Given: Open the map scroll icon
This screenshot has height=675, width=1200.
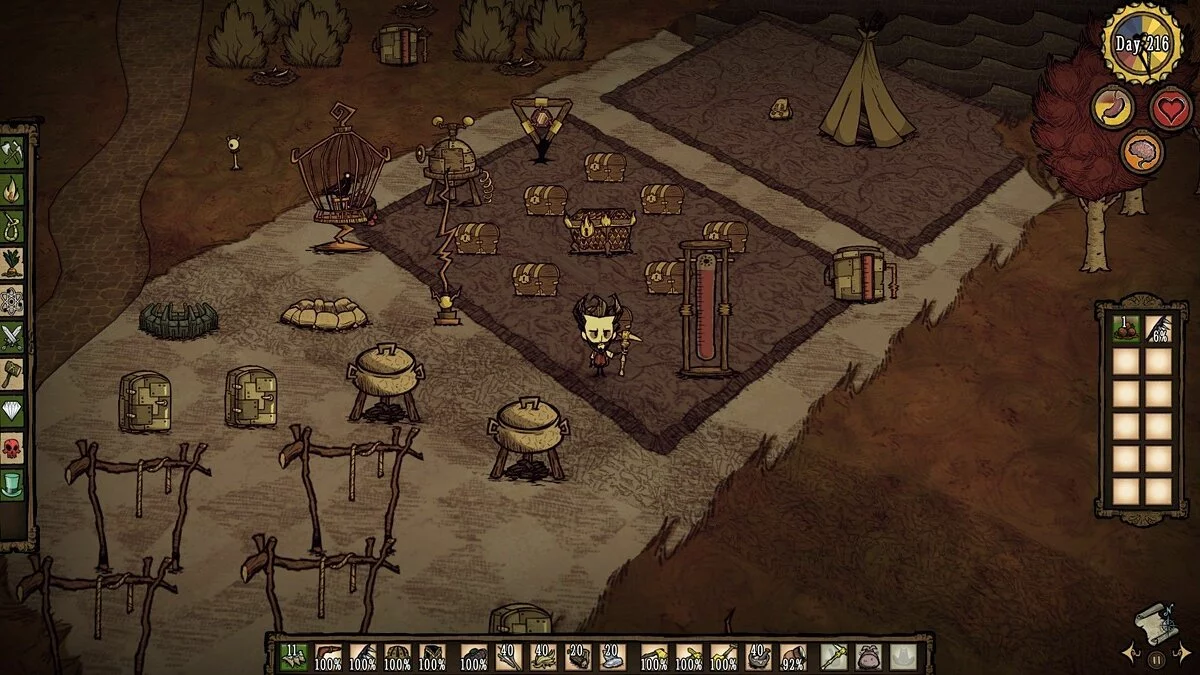Looking at the screenshot, I should [1153, 626].
